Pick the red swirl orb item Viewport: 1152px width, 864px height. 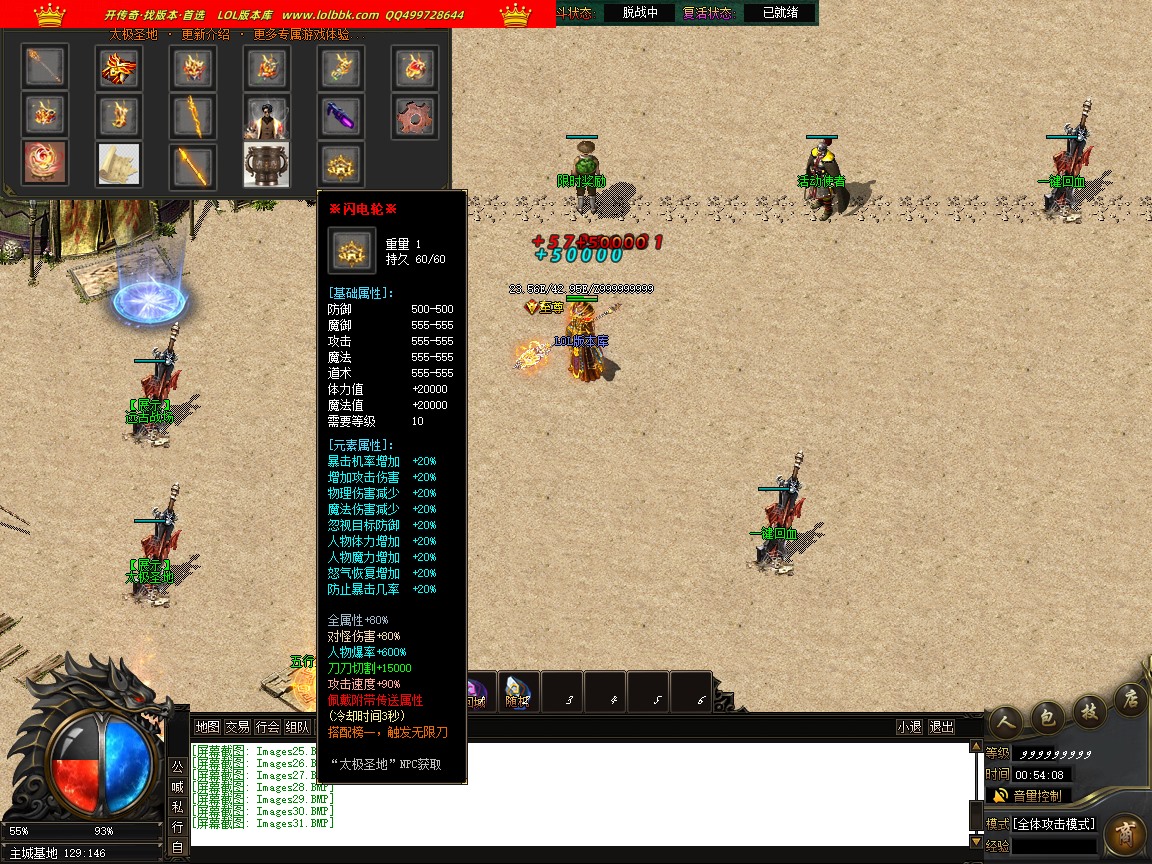[x=45, y=164]
